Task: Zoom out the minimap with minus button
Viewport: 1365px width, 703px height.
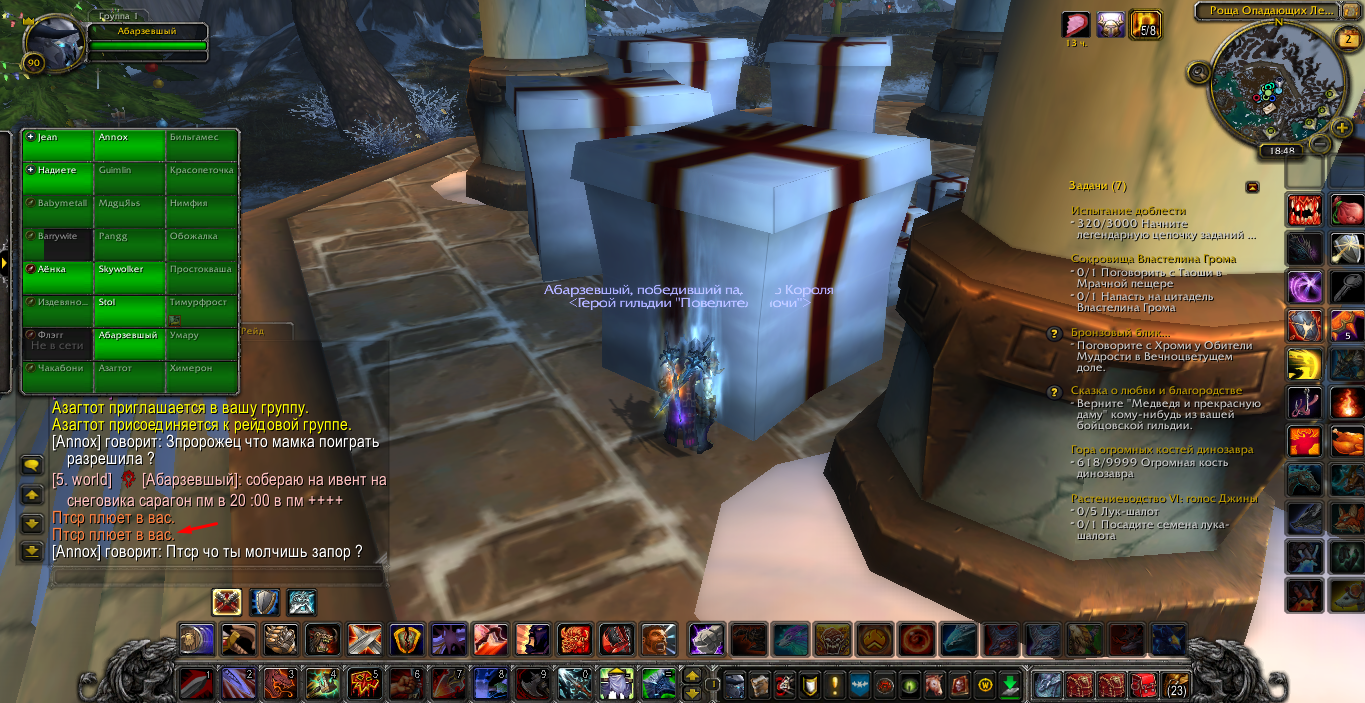Action: pyautogui.click(x=1319, y=144)
